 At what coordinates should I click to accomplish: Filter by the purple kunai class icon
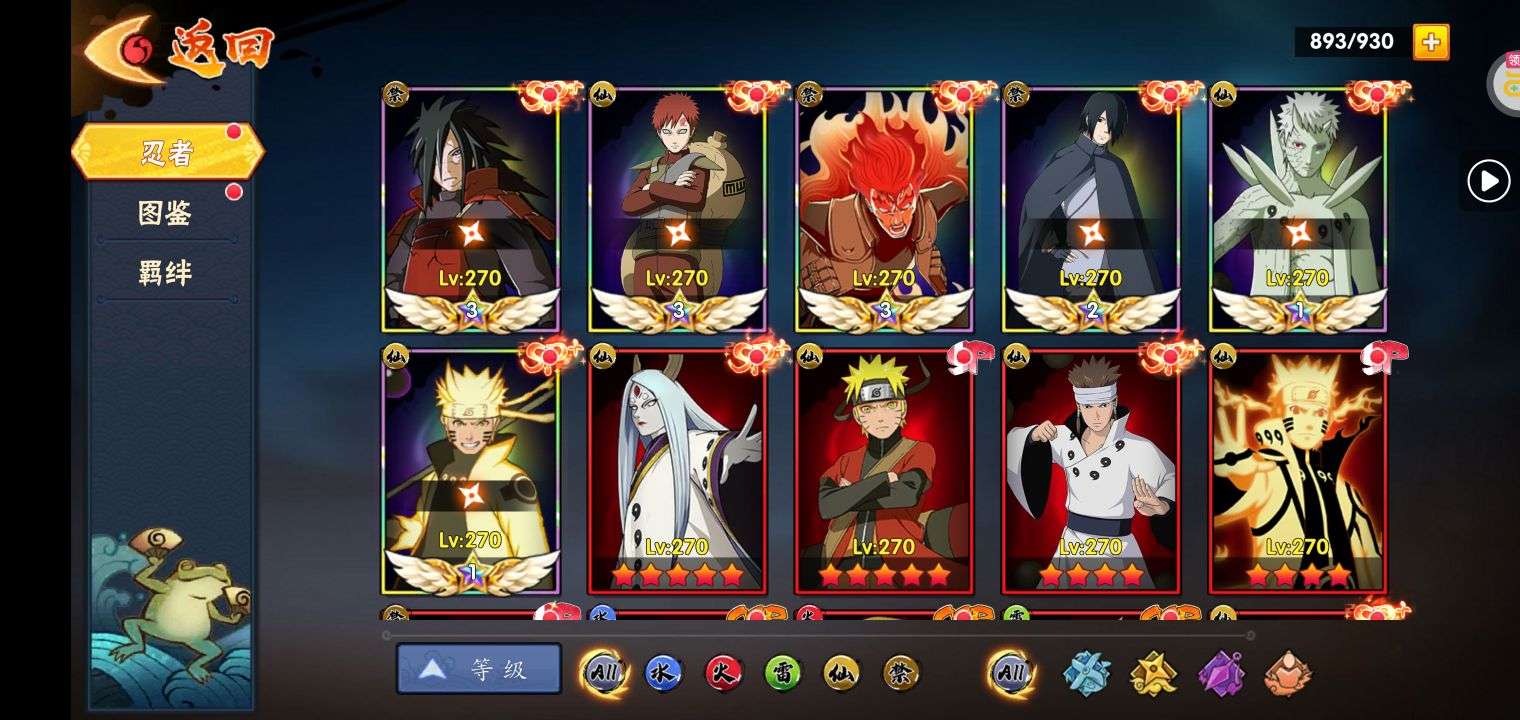1221,673
